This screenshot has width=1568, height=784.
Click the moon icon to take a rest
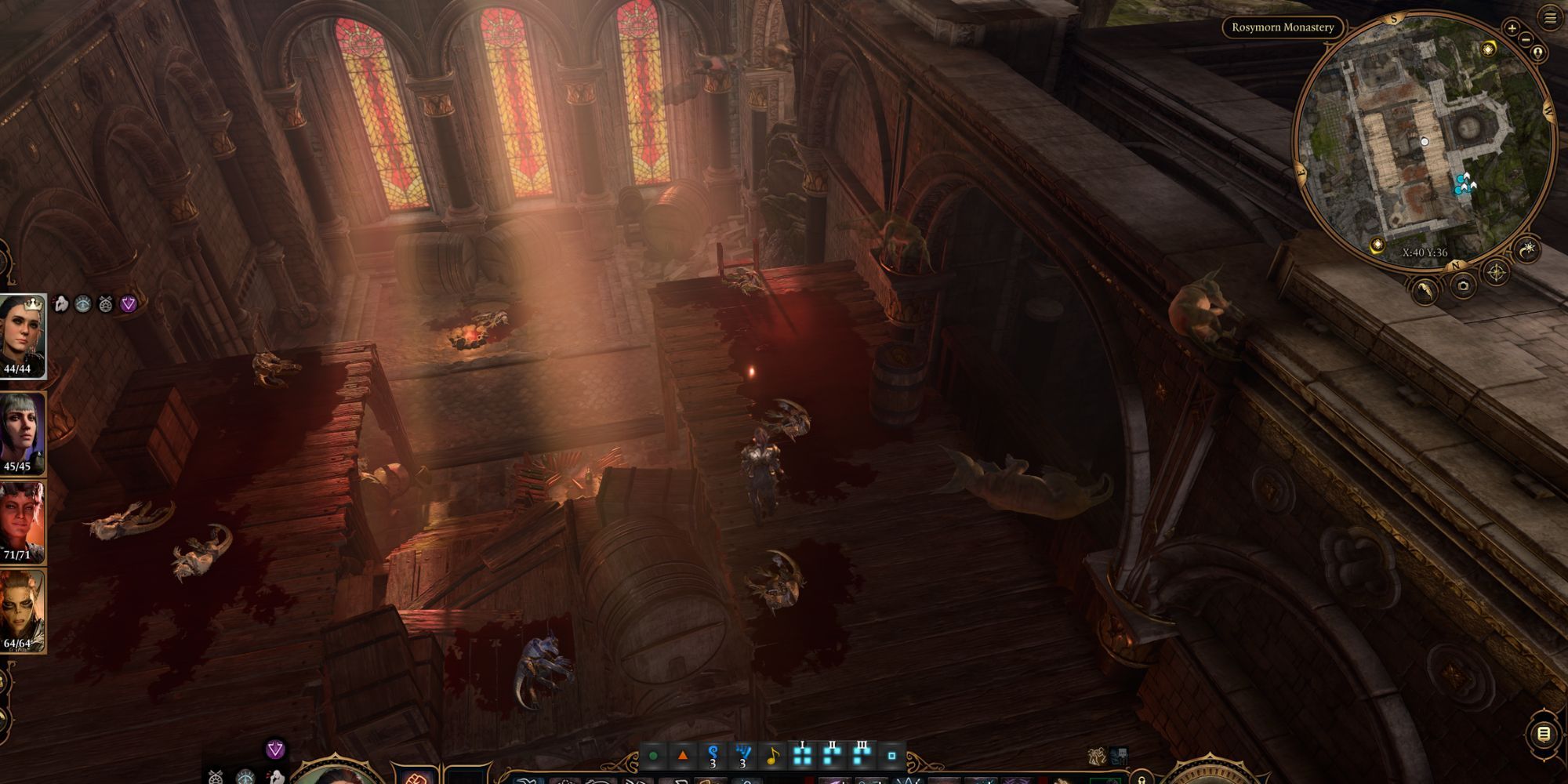[1527, 249]
